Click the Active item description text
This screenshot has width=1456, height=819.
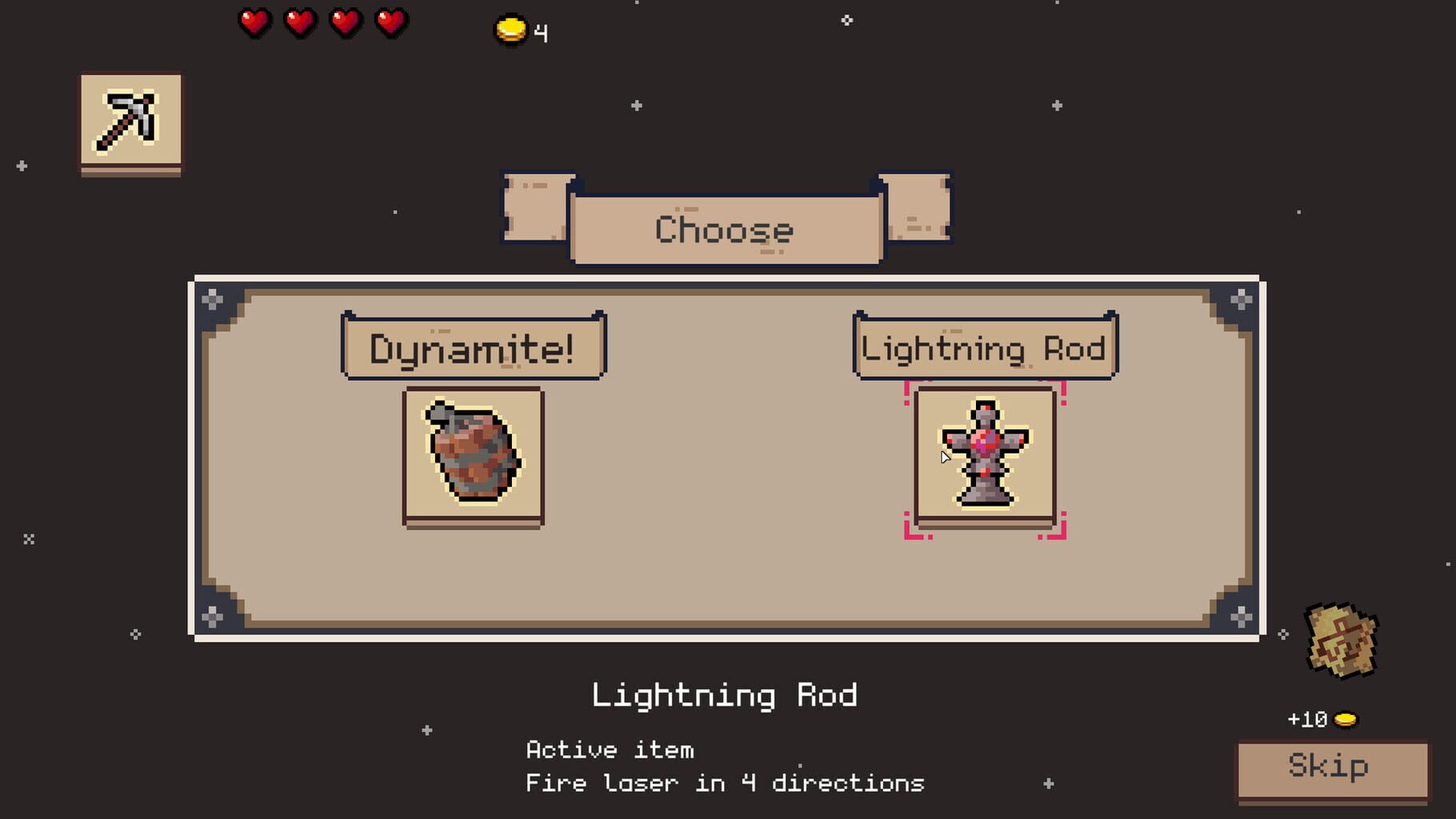point(610,749)
